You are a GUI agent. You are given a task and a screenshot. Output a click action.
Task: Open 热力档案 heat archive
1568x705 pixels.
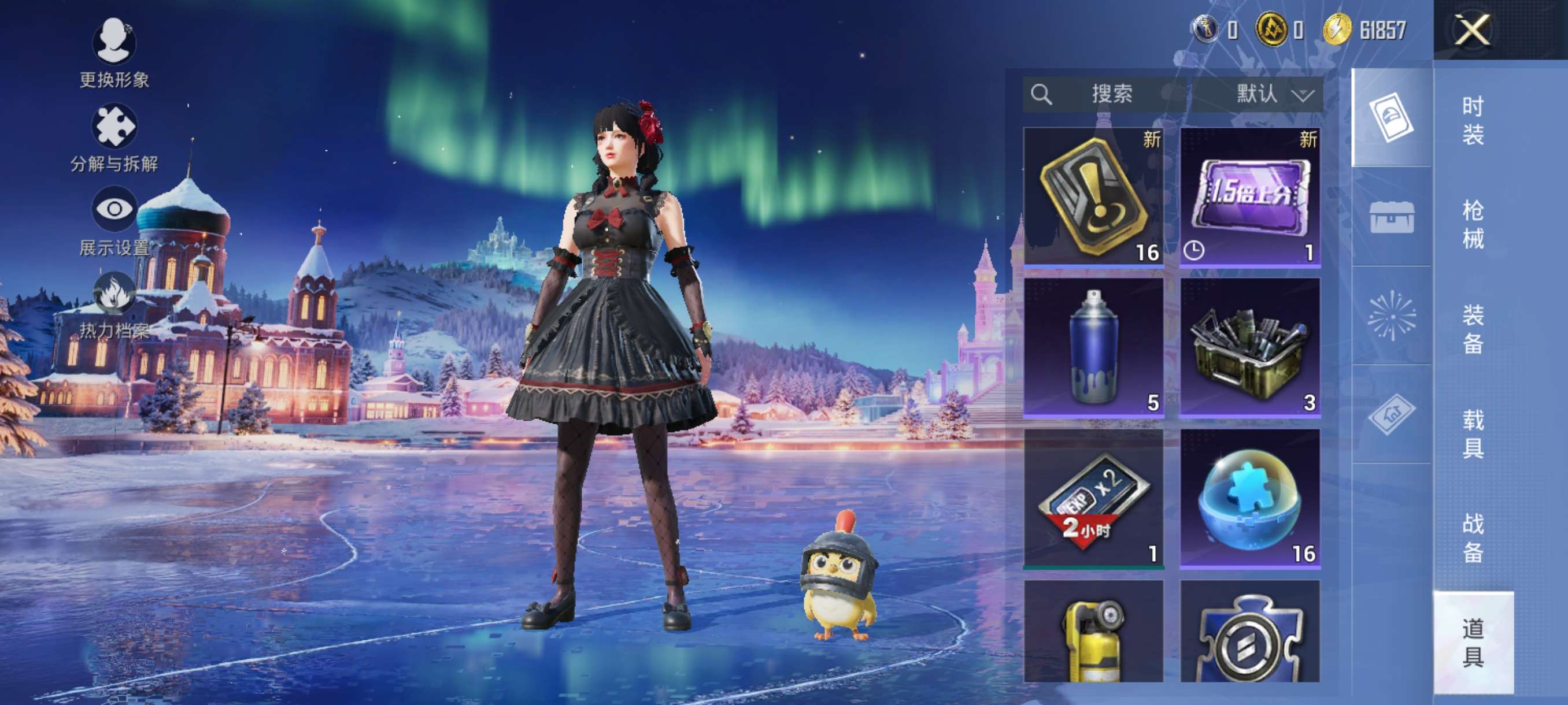click(114, 305)
